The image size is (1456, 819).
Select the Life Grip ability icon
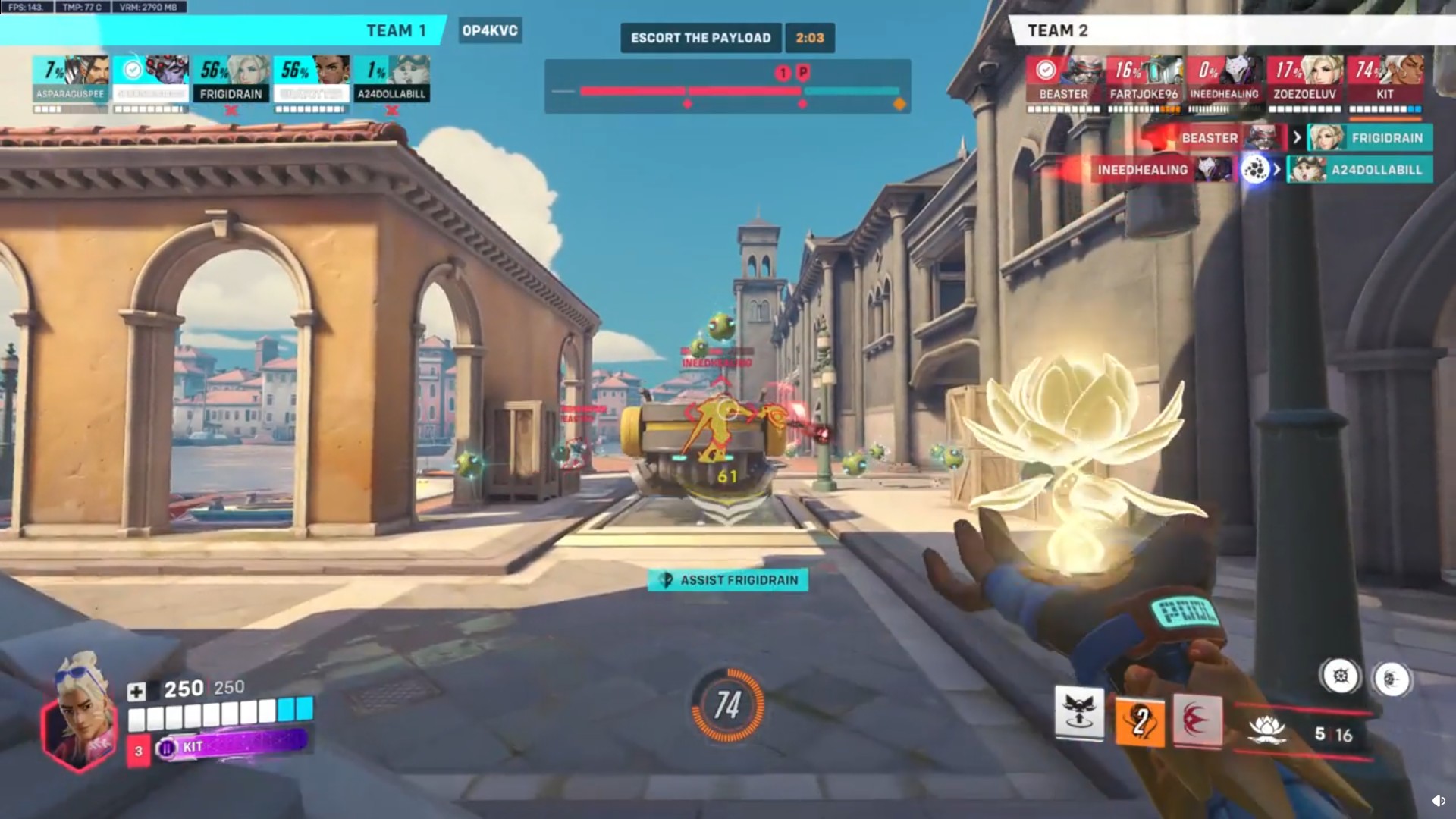pyautogui.click(x=1197, y=719)
